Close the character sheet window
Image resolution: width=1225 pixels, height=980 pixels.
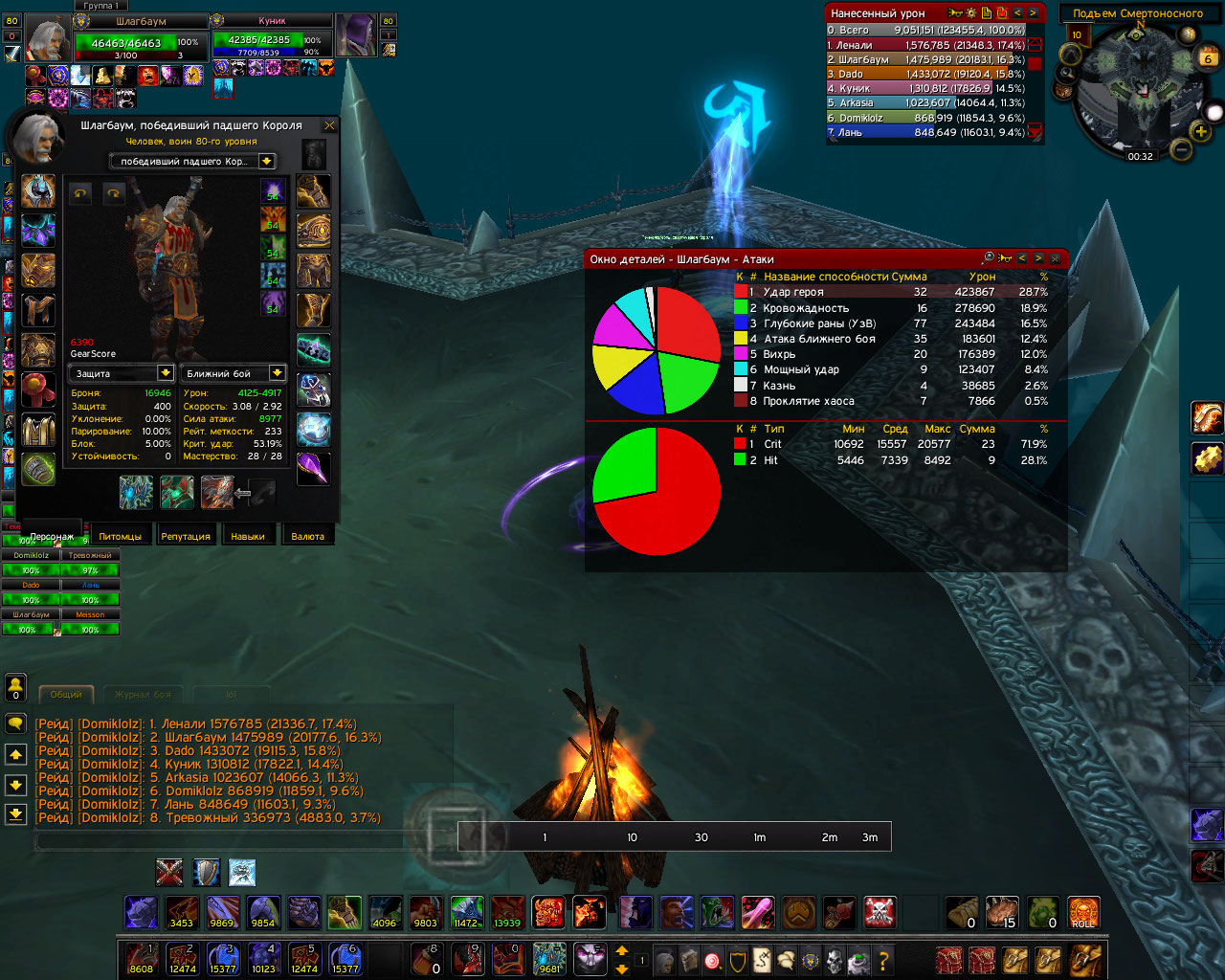[x=330, y=125]
